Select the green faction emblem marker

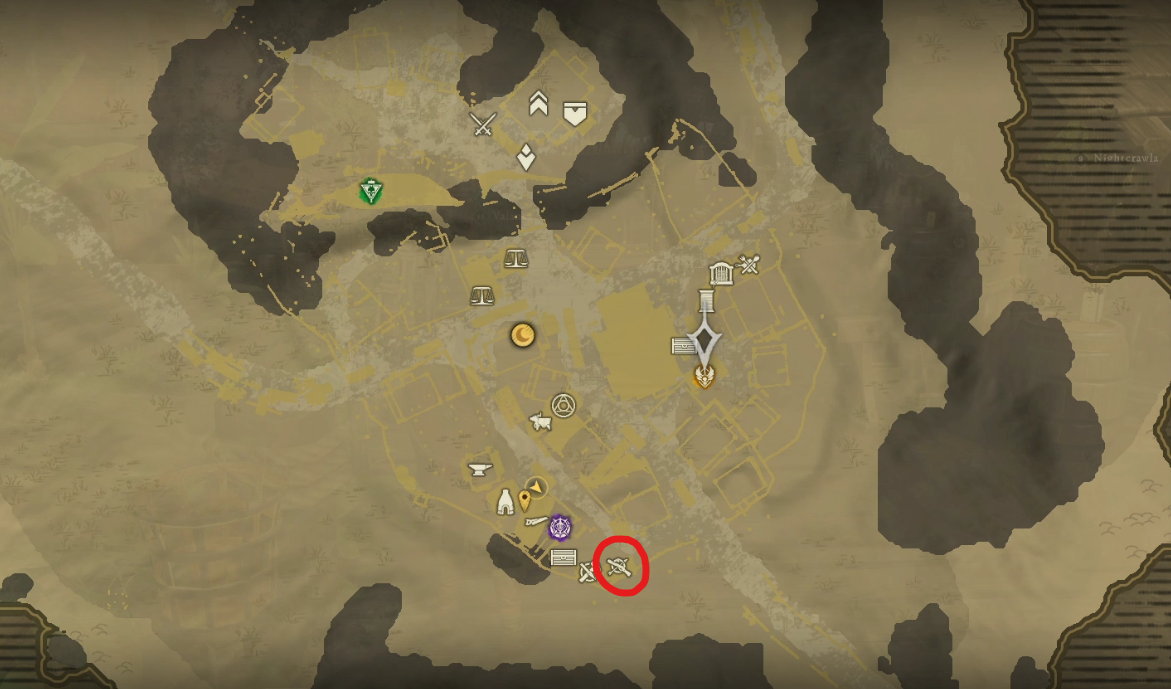[x=371, y=191]
